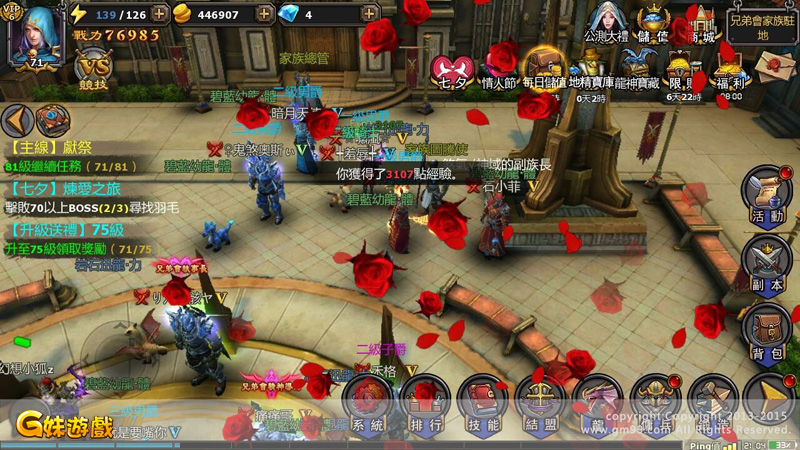Viewport: 800px width, 450px height.
Task: Open the 每日儲值 daily recharge chest
Action: [543, 70]
